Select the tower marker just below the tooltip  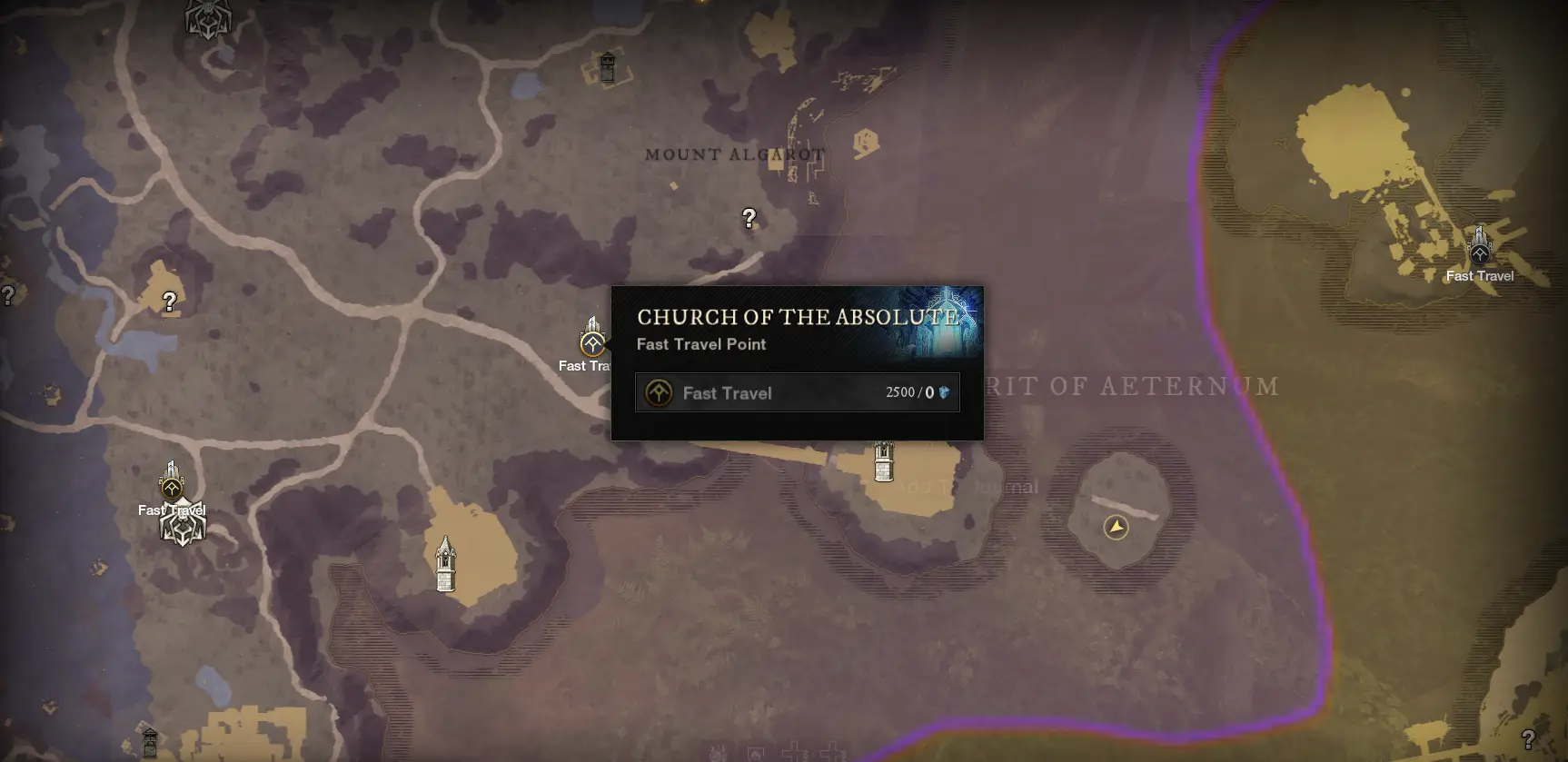(883, 461)
